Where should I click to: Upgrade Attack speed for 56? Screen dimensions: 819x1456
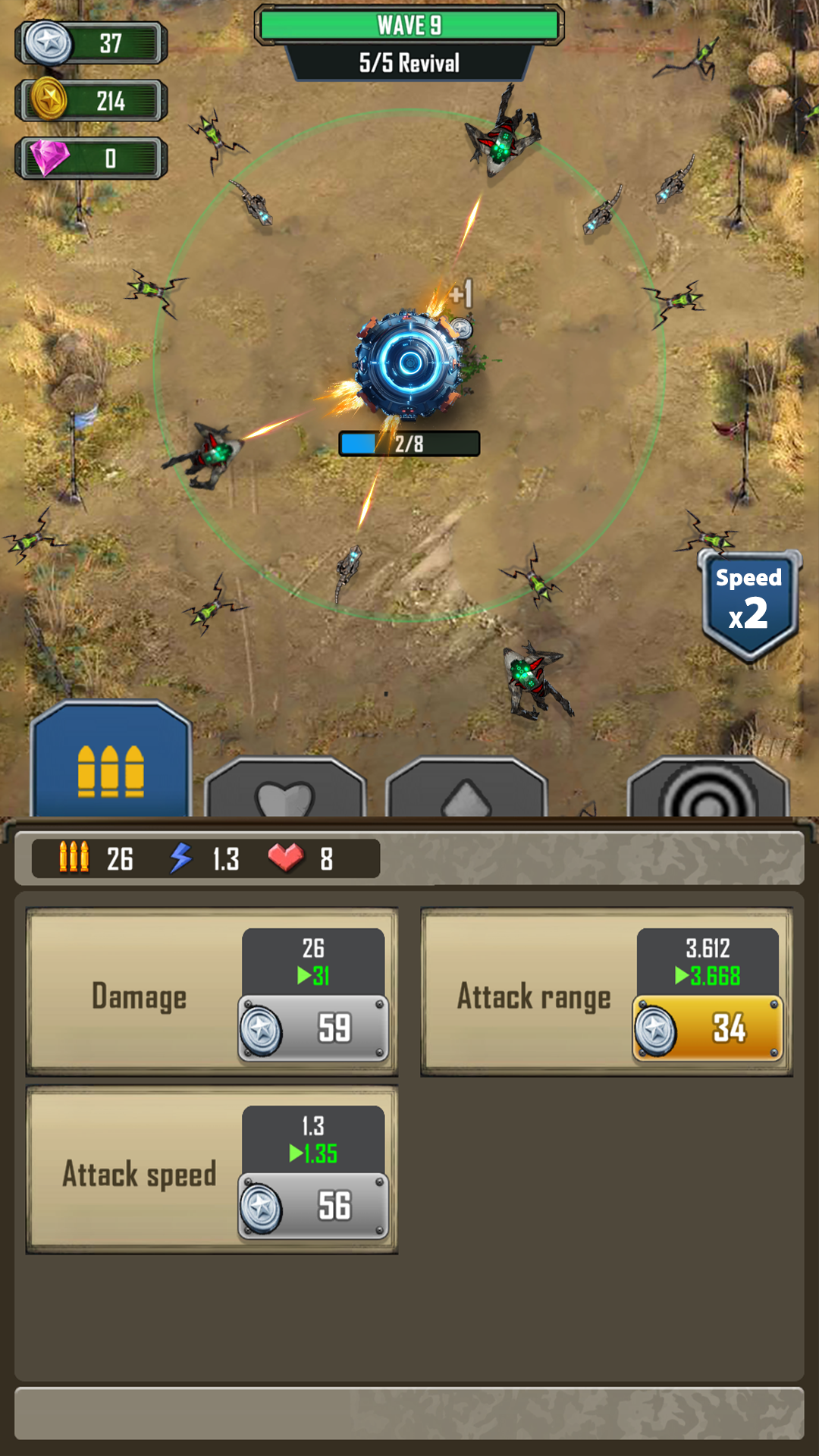314,1206
